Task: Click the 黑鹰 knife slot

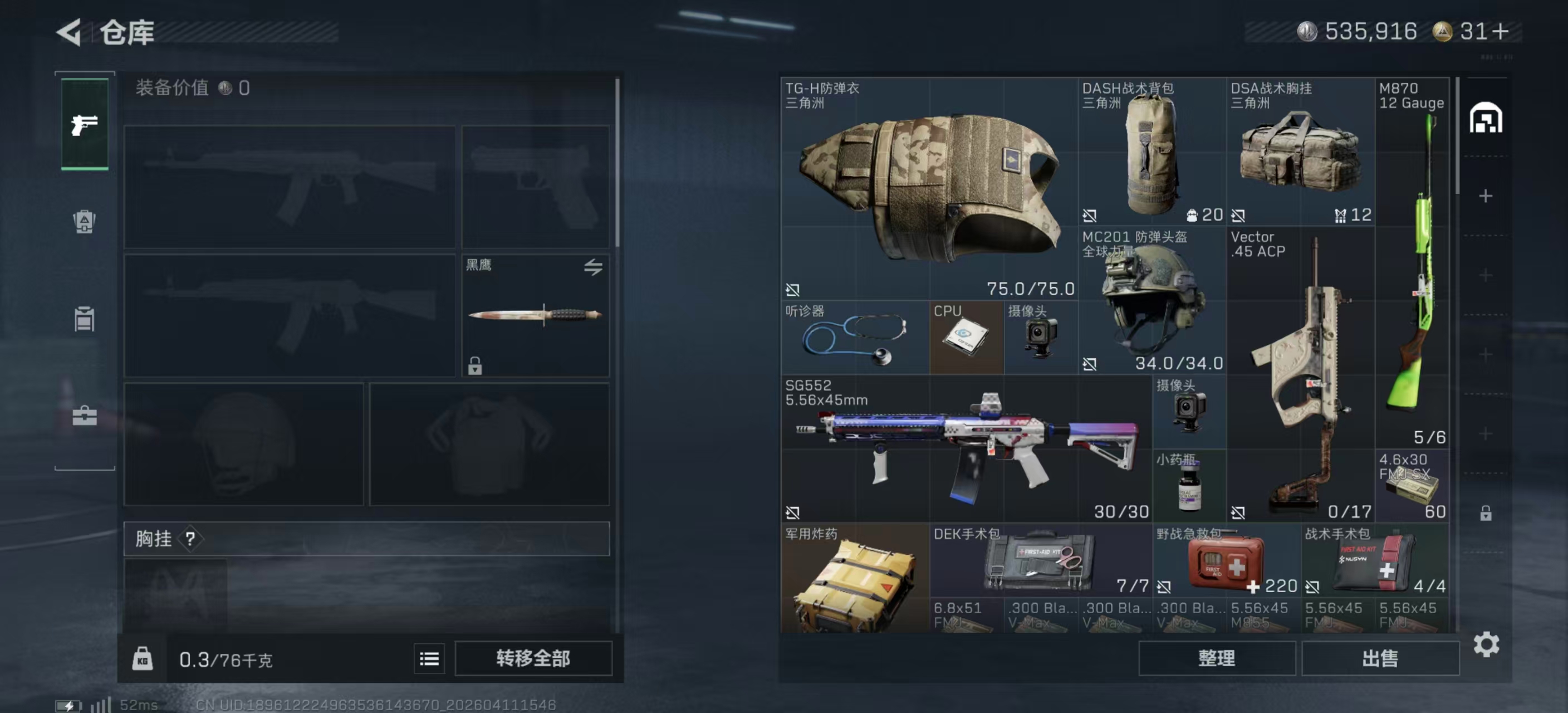Action: 536,315
